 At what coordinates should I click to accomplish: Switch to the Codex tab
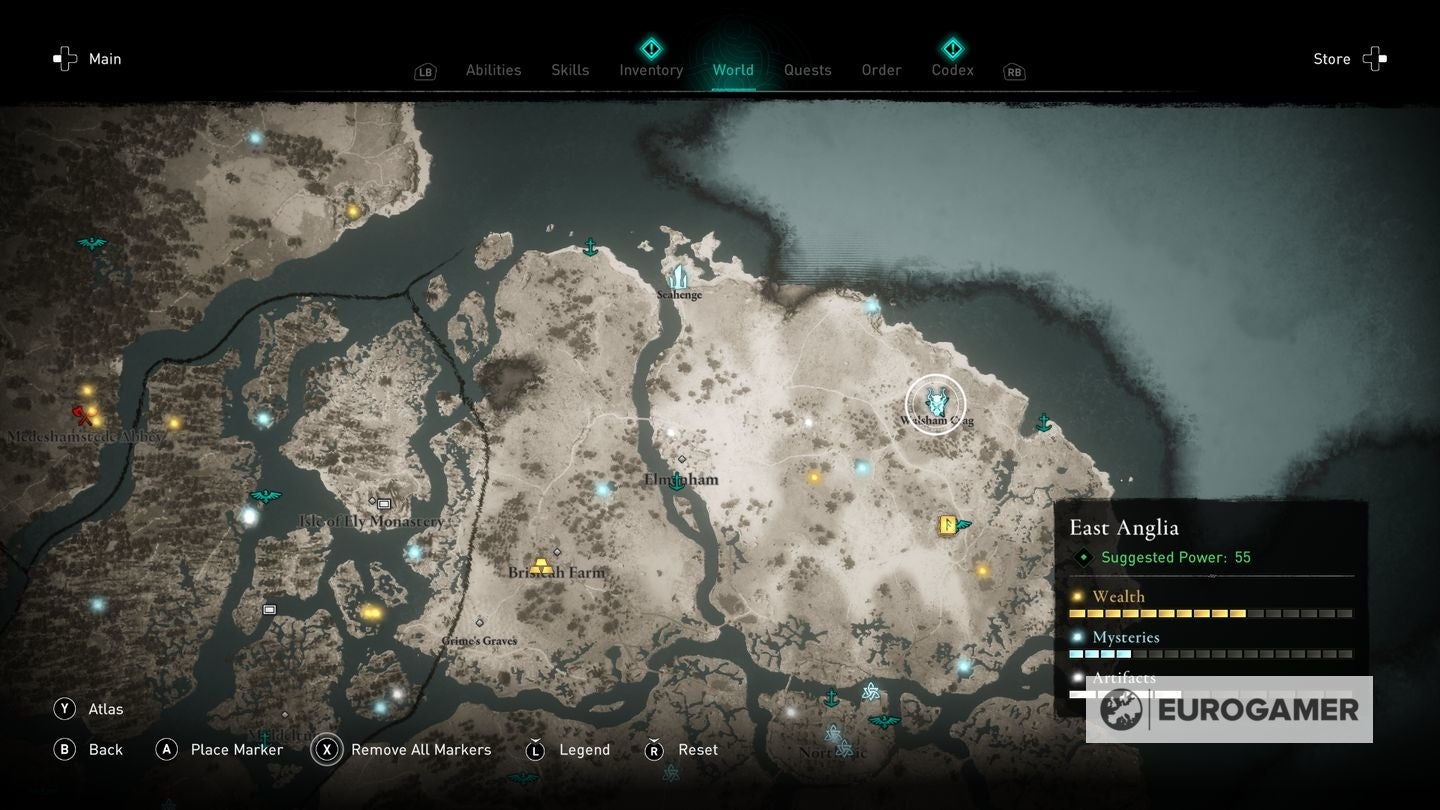point(952,70)
